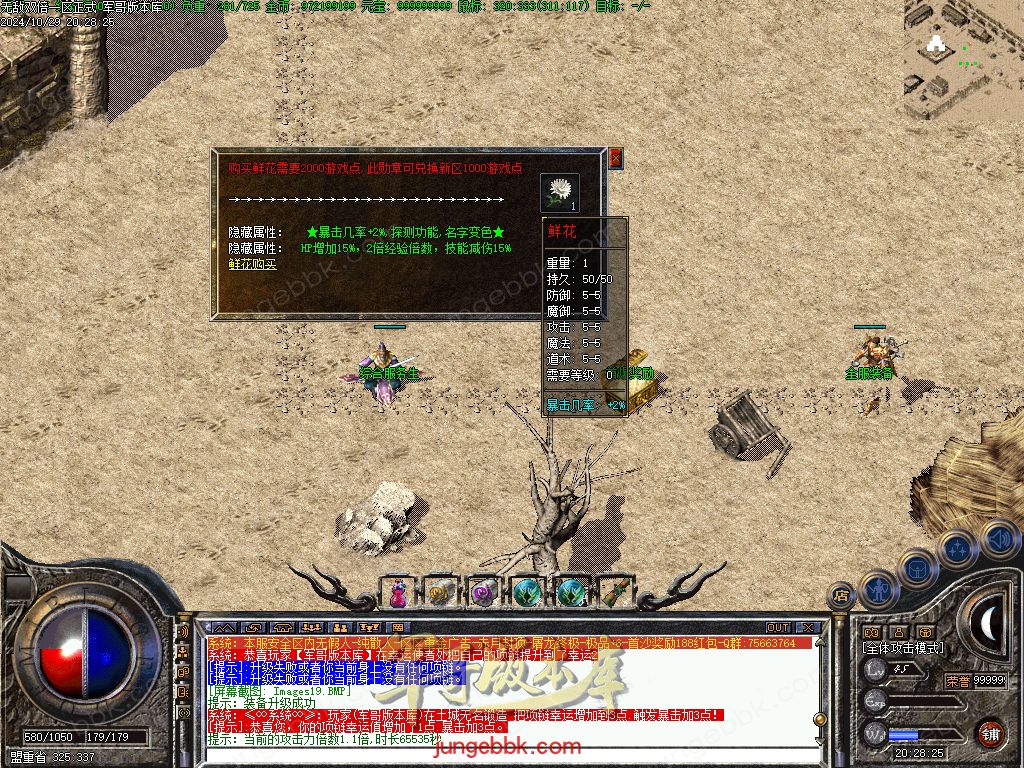Select the white flower item slot
Image resolution: width=1024 pixels, height=768 pixels.
pos(560,192)
